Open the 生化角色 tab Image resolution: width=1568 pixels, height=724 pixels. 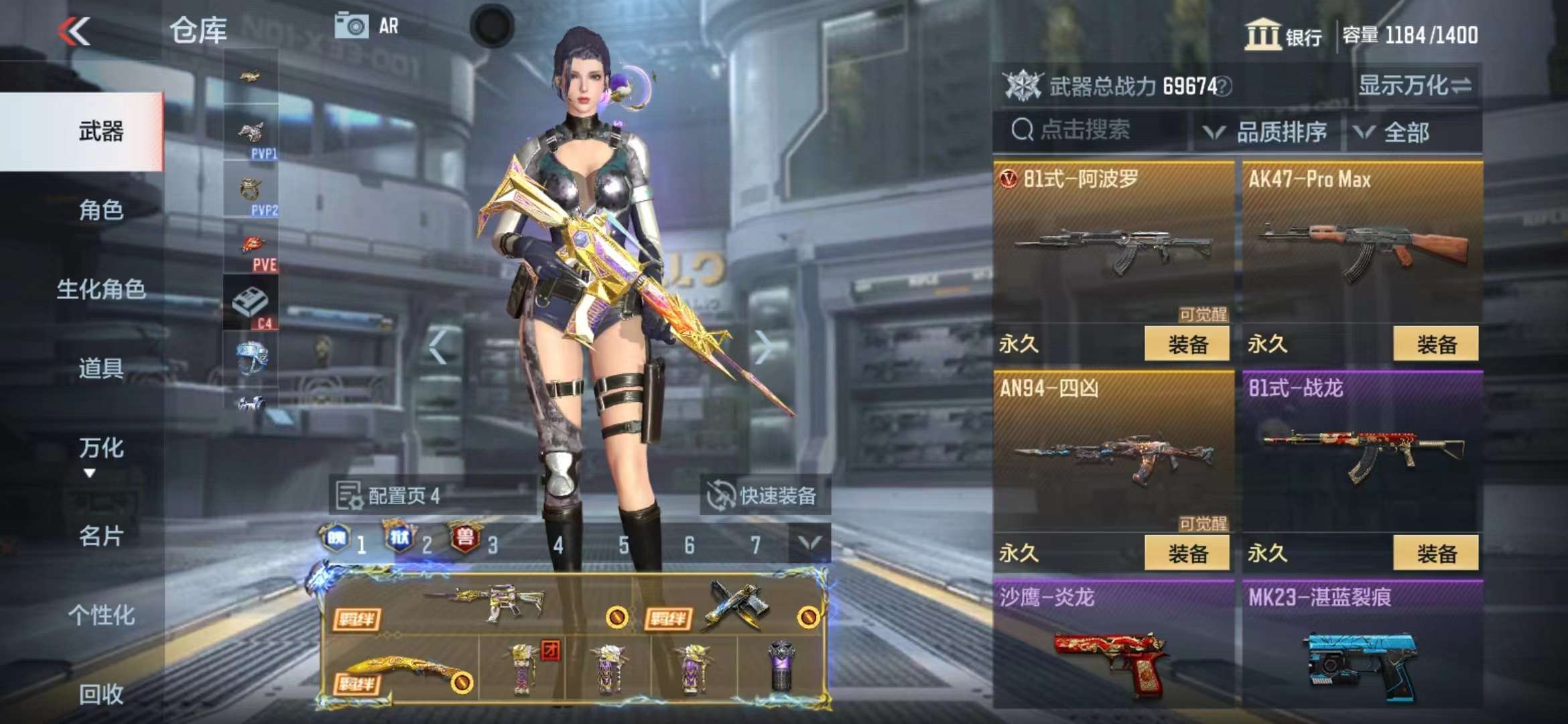coord(101,290)
